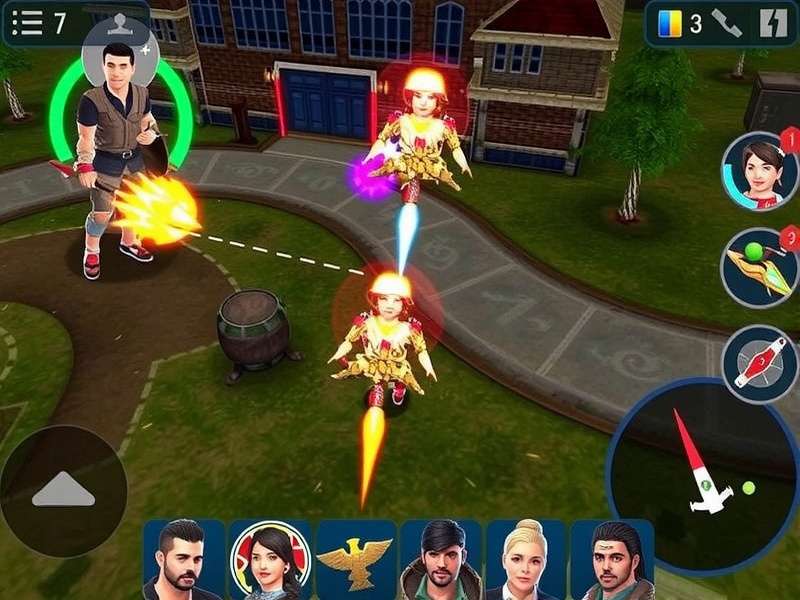The image size is (800, 600).
Task: Select the lightning bolt energy icon
Action: click(x=772, y=23)
